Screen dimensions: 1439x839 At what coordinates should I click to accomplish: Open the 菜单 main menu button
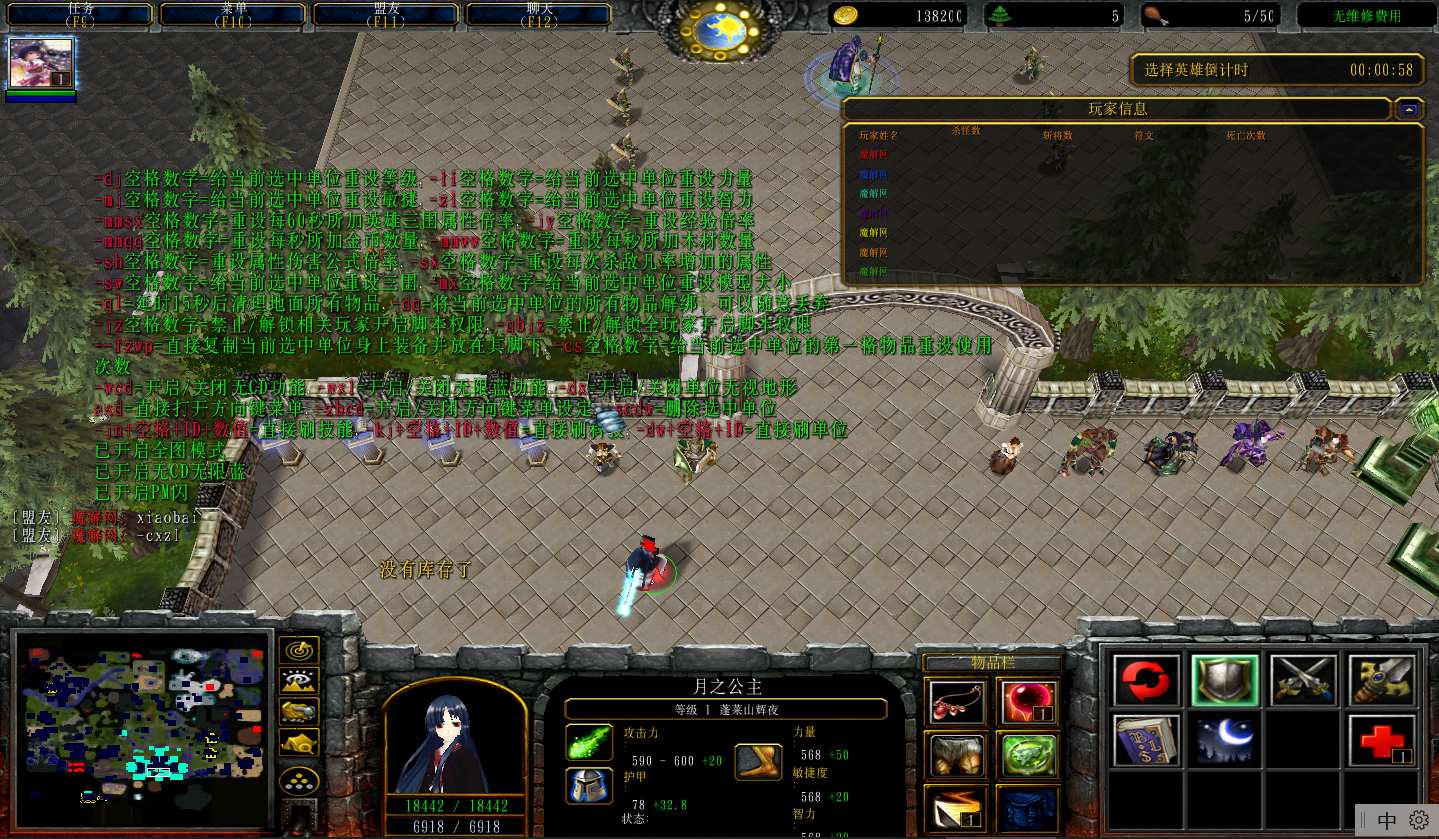tap(235, 14)
